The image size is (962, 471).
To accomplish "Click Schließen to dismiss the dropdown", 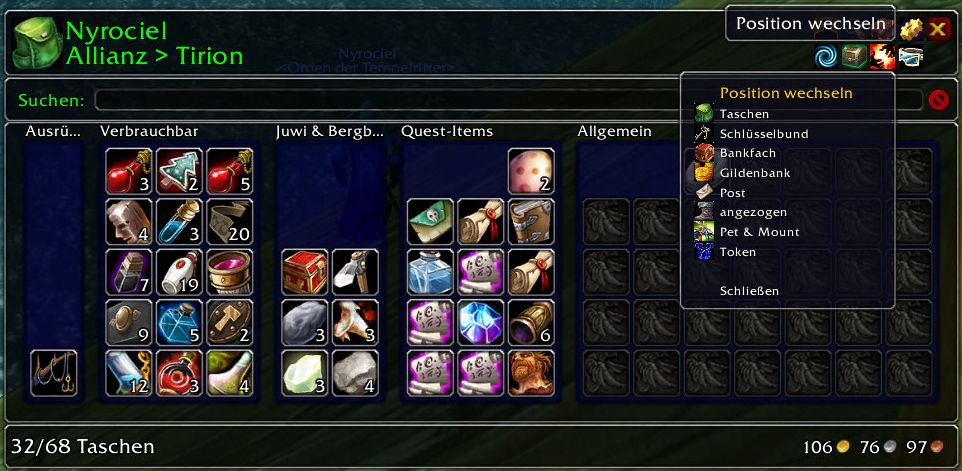I will coord(748,291).
